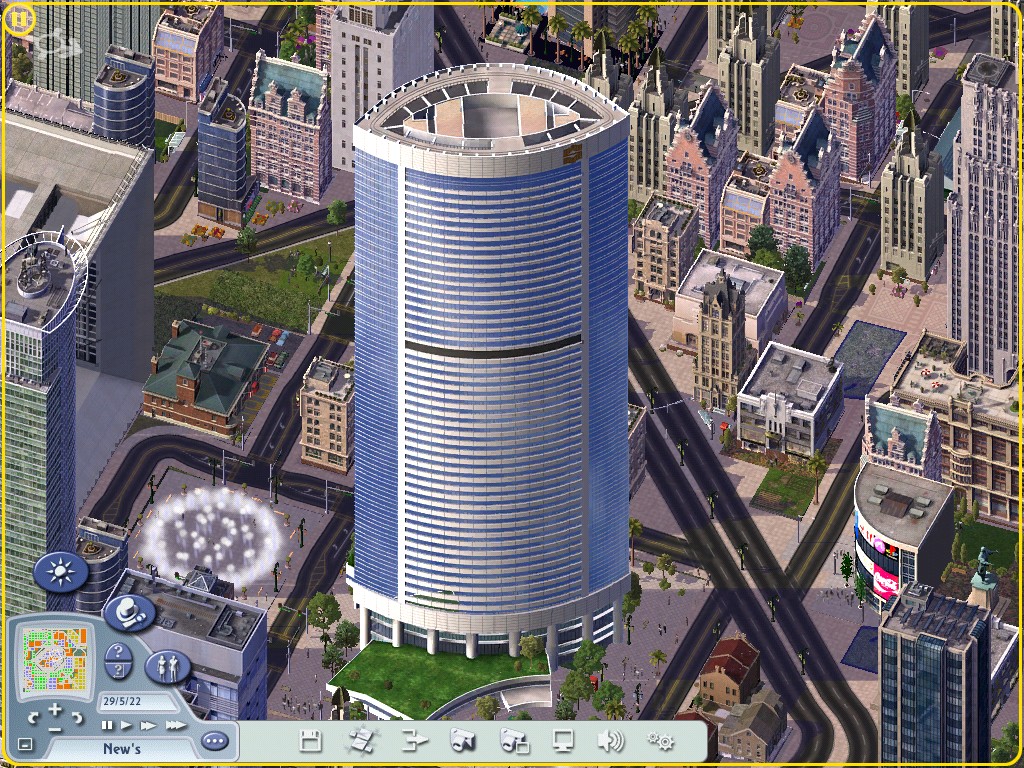
Task: Open the audio options speaker icon
Action: pos(610,741)
